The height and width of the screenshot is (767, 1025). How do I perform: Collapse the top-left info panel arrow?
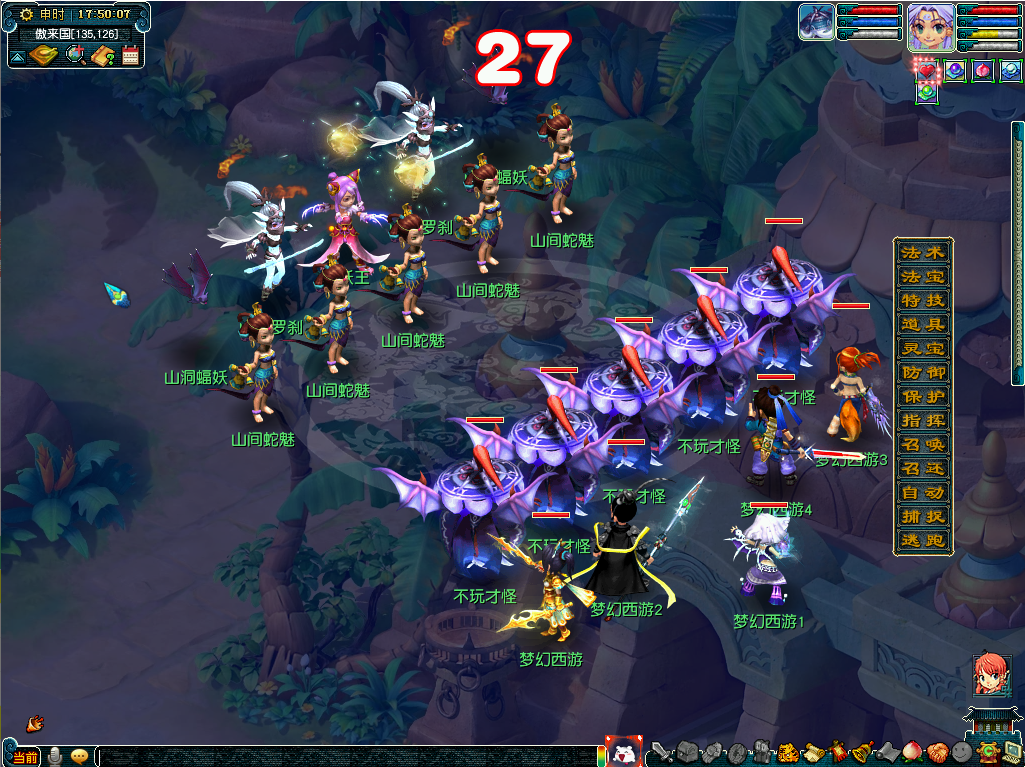tap(17, 57)
